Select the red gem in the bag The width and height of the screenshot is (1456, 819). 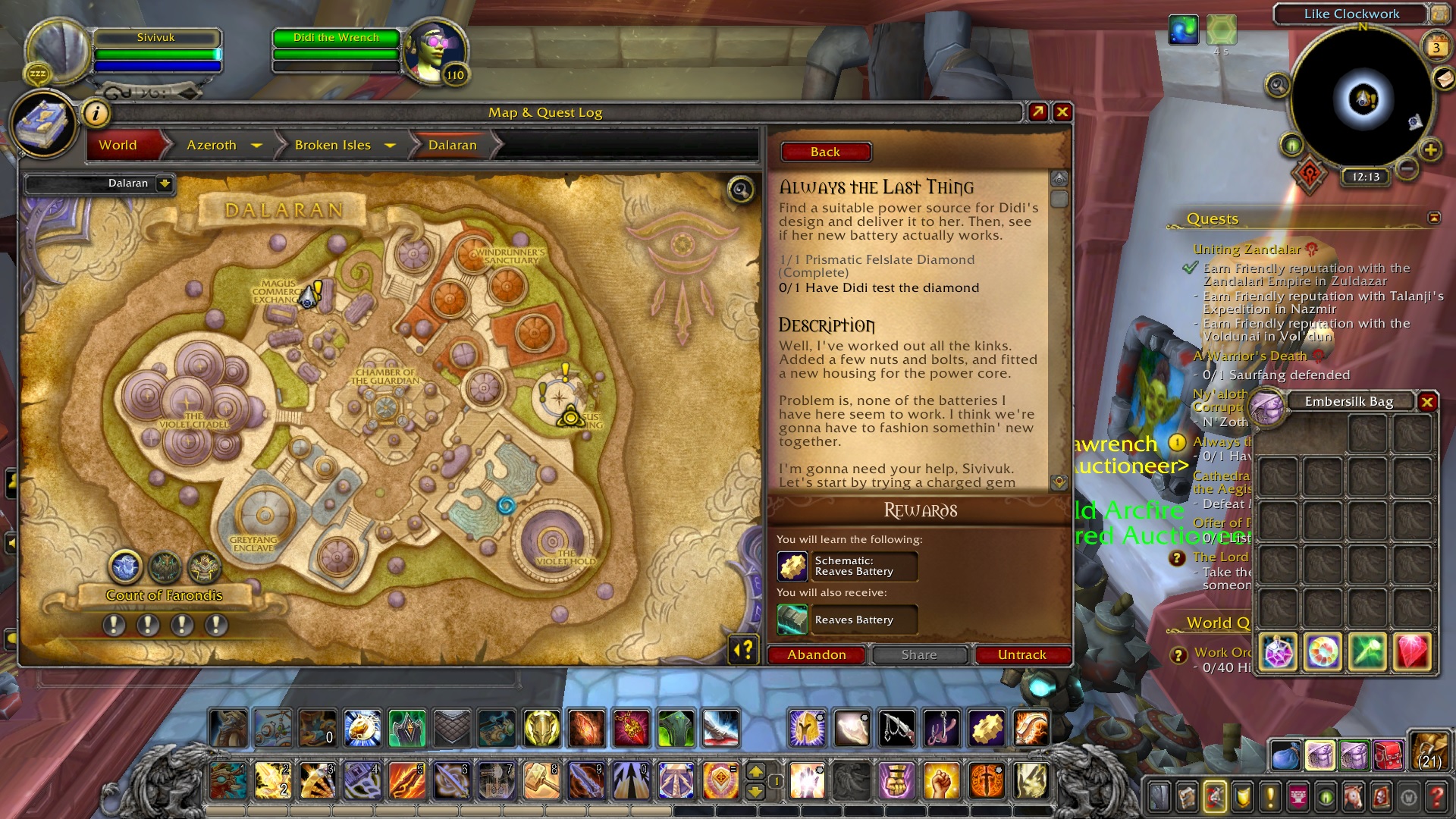tap(1412, 651)
